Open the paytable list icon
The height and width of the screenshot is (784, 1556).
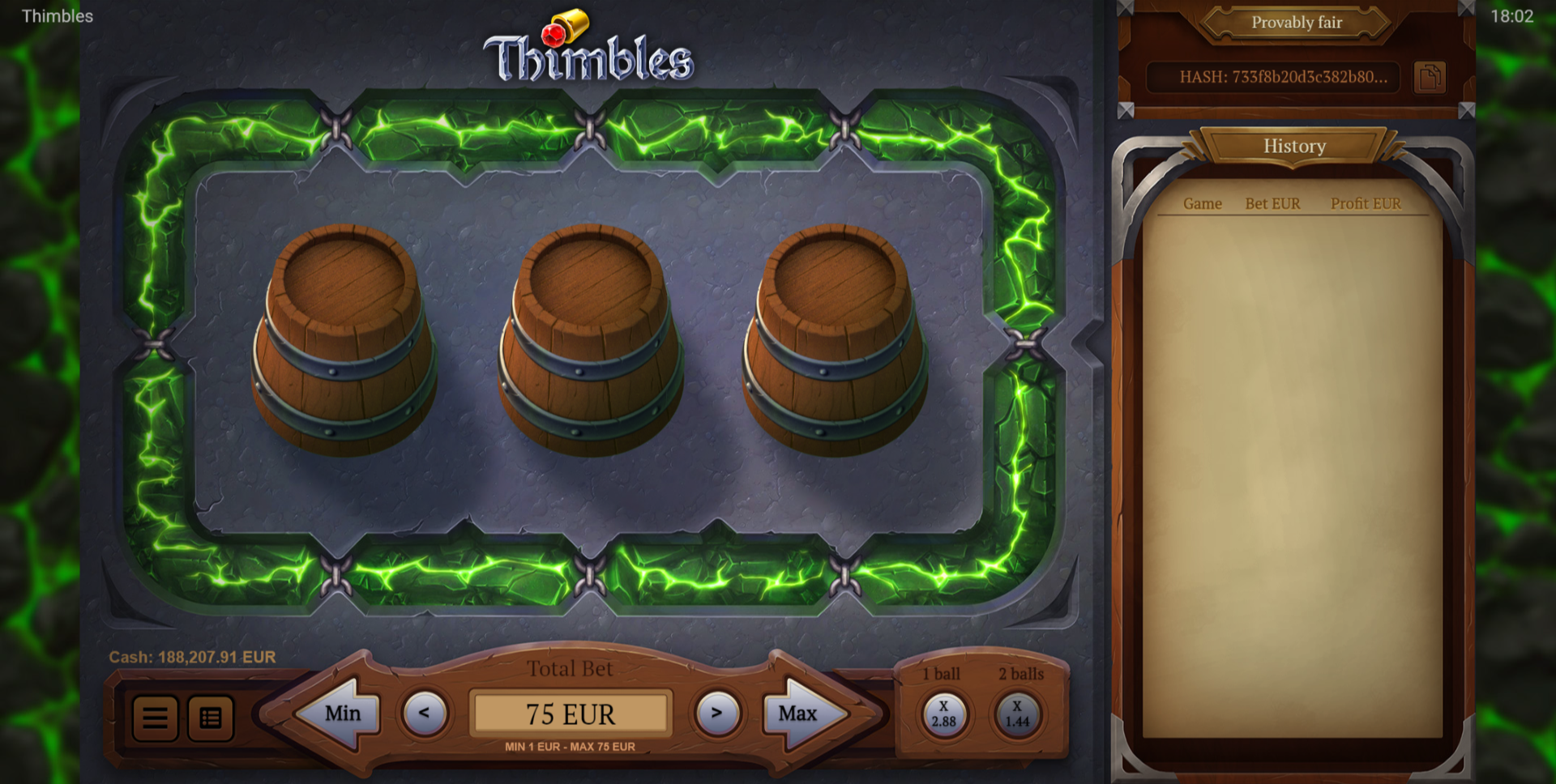click(209, 718)
